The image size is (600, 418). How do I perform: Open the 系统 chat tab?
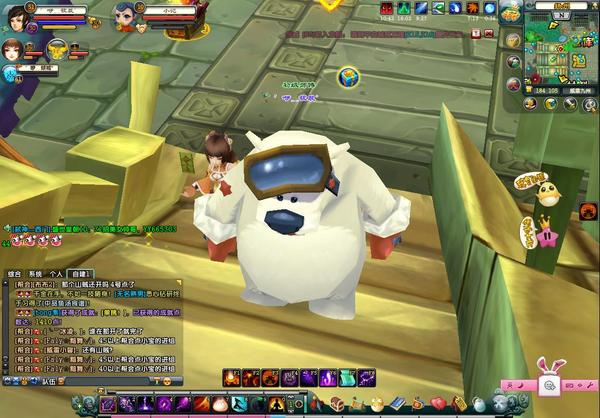(x=34, y=272)
